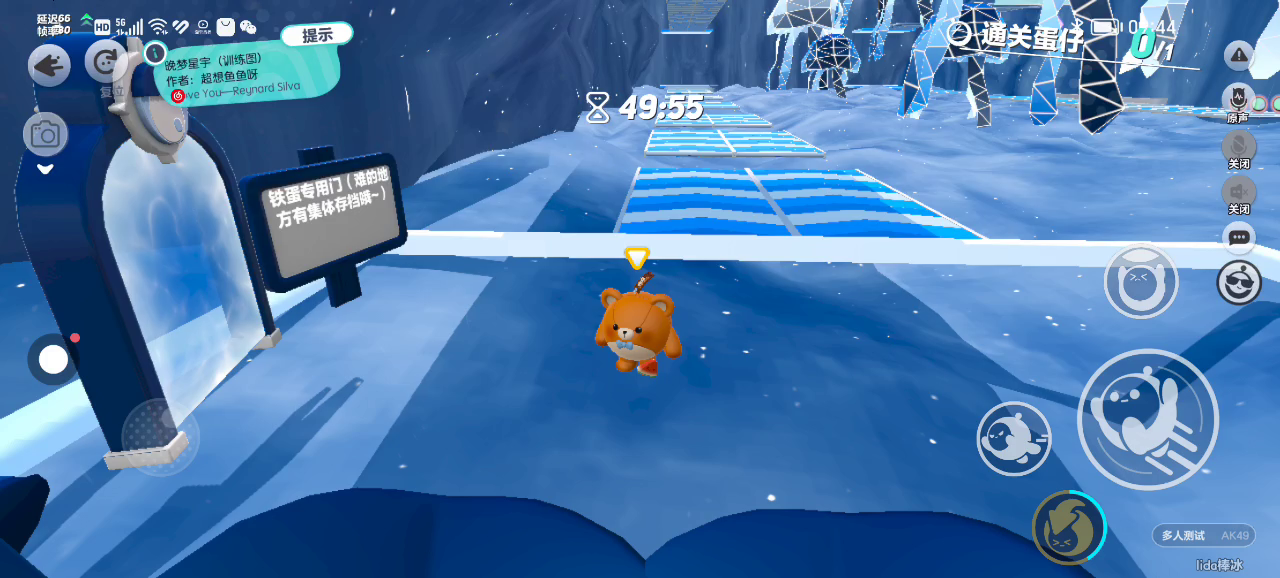Open the warning triangle report button
1280x578 pixels.
pyautogui.click(x=1239, y=56)
